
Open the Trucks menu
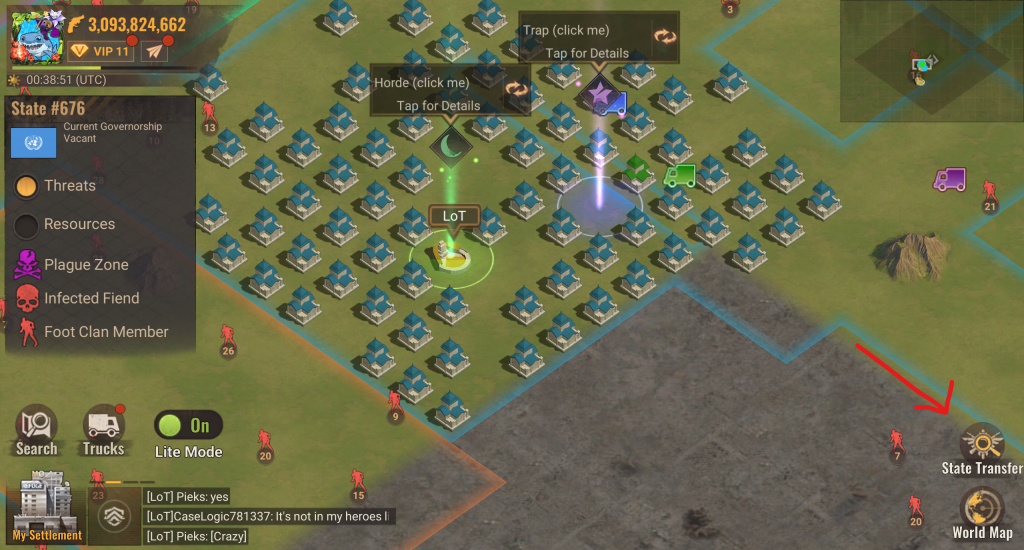103,431
